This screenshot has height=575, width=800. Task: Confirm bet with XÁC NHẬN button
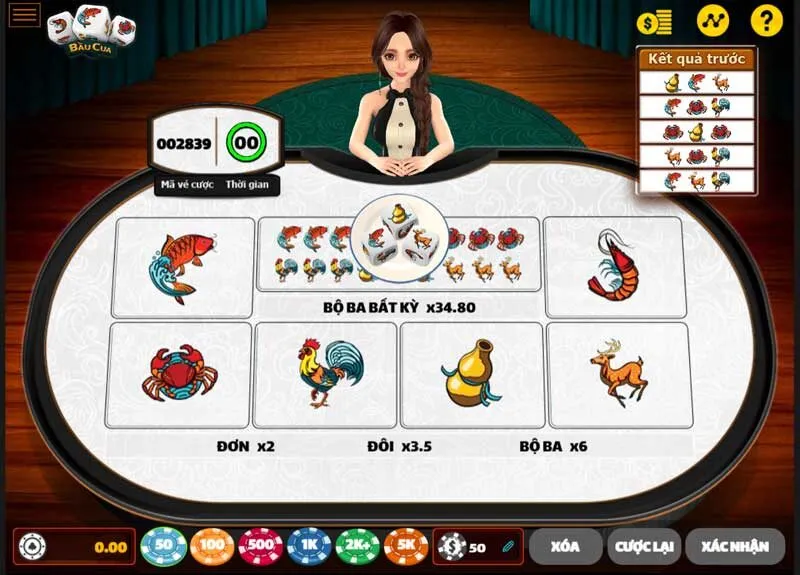click(x=734, y=546)
